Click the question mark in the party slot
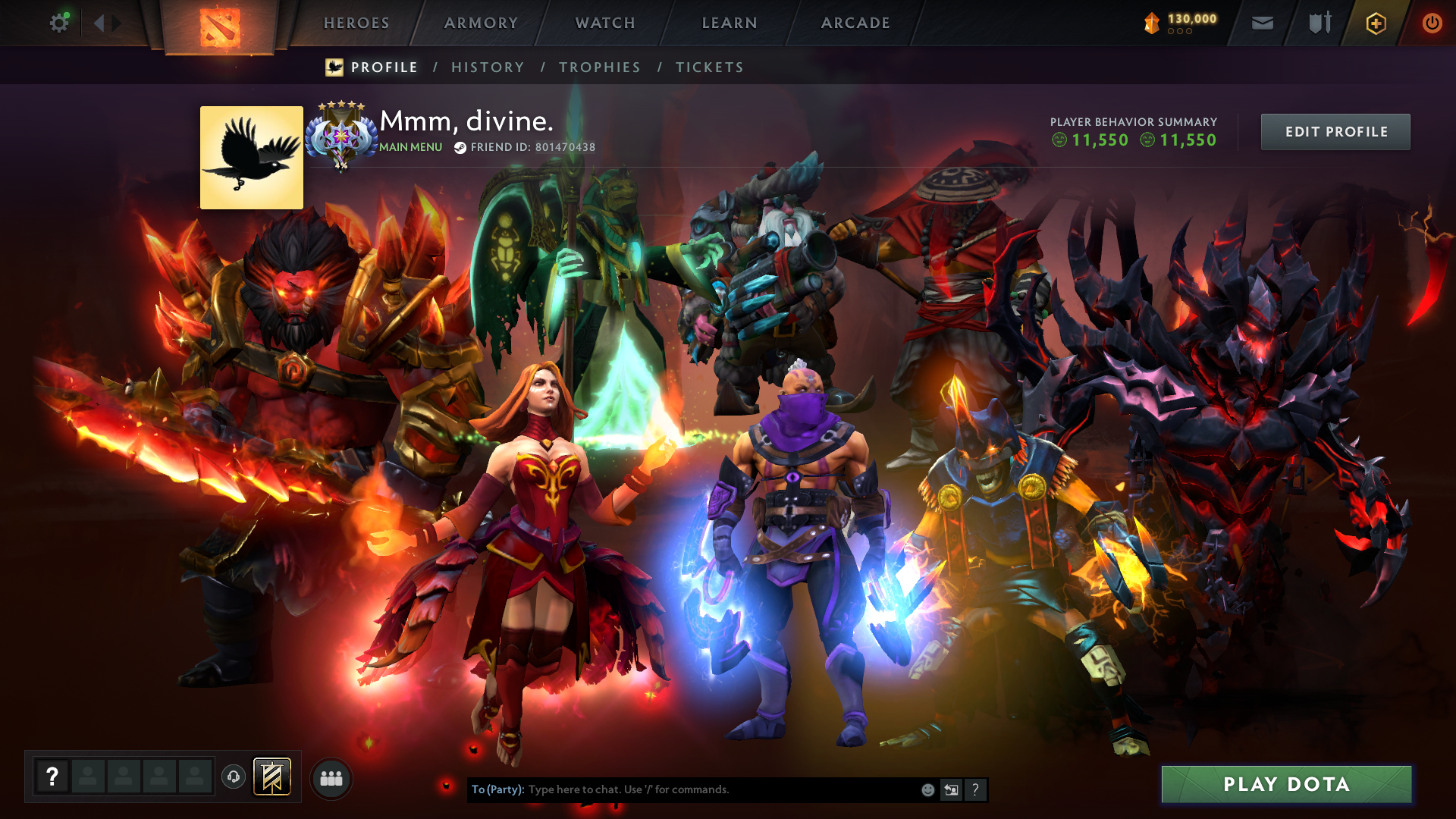This screenshot has width=1456, height=819. [x=52, y=776]
